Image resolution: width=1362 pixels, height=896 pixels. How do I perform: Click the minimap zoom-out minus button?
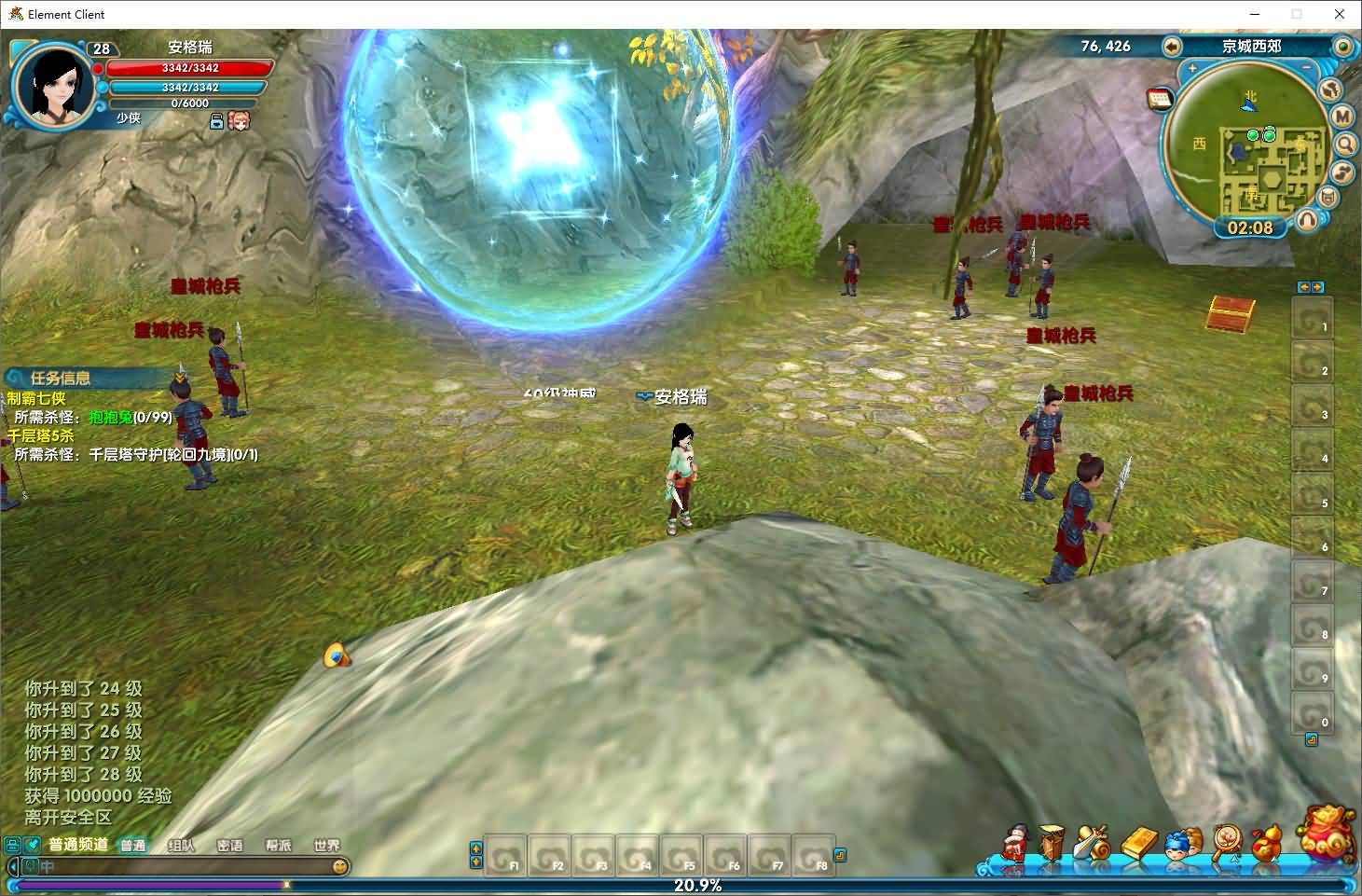(1307, 68)
